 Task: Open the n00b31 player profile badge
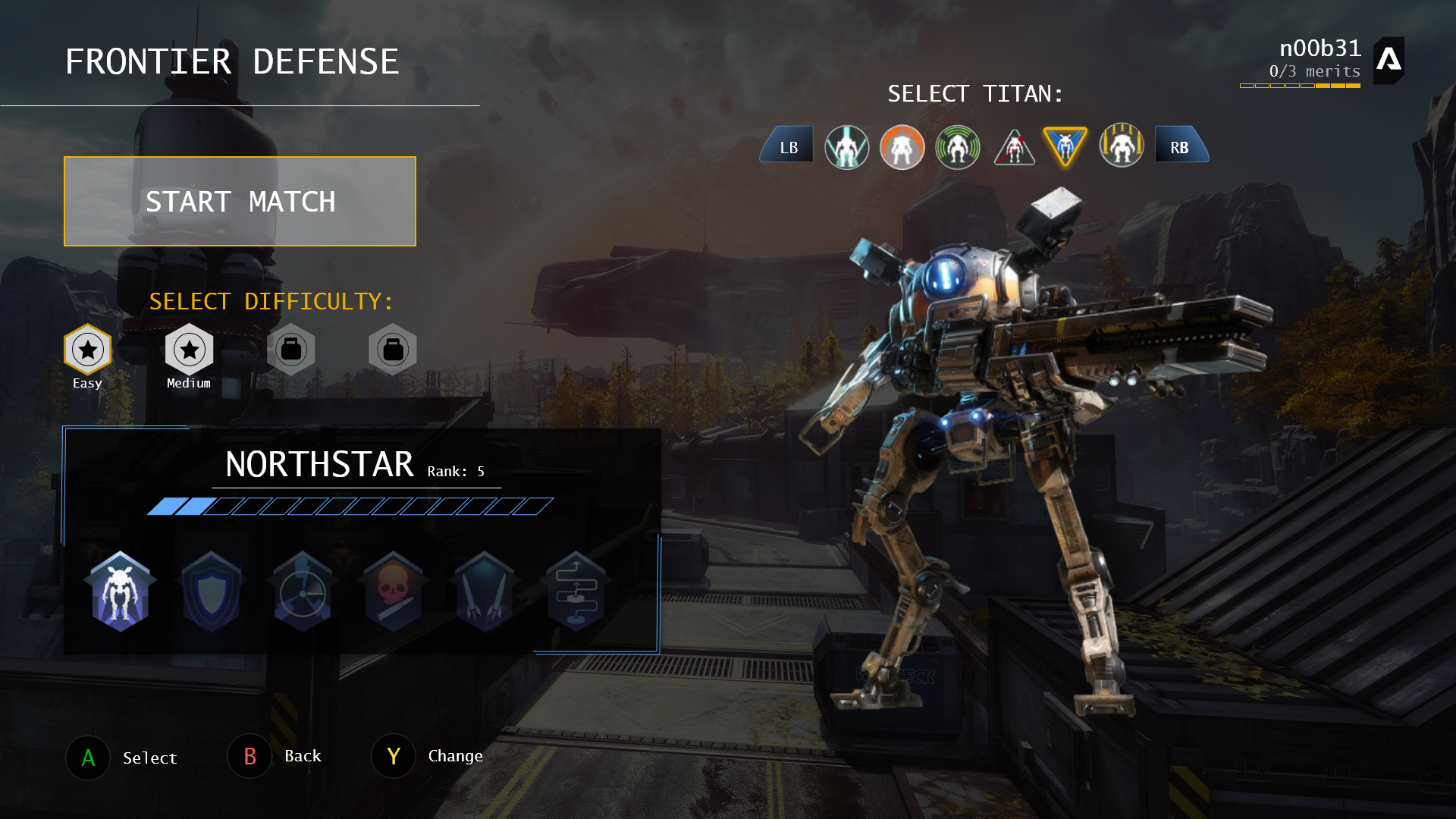coord(1389,60)
